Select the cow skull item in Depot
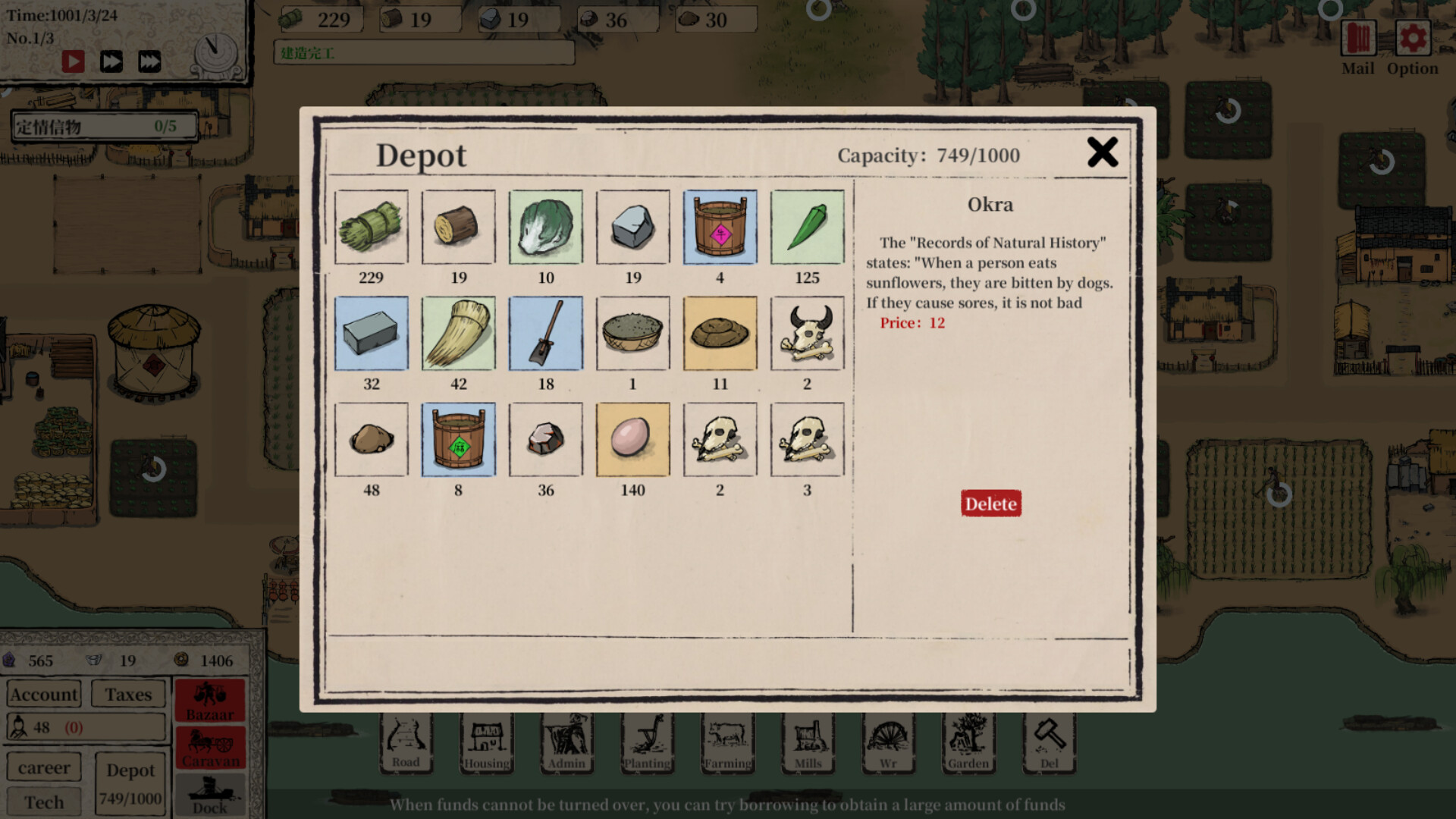This screenshot has height=819, width=1456. tap(807, 332)
